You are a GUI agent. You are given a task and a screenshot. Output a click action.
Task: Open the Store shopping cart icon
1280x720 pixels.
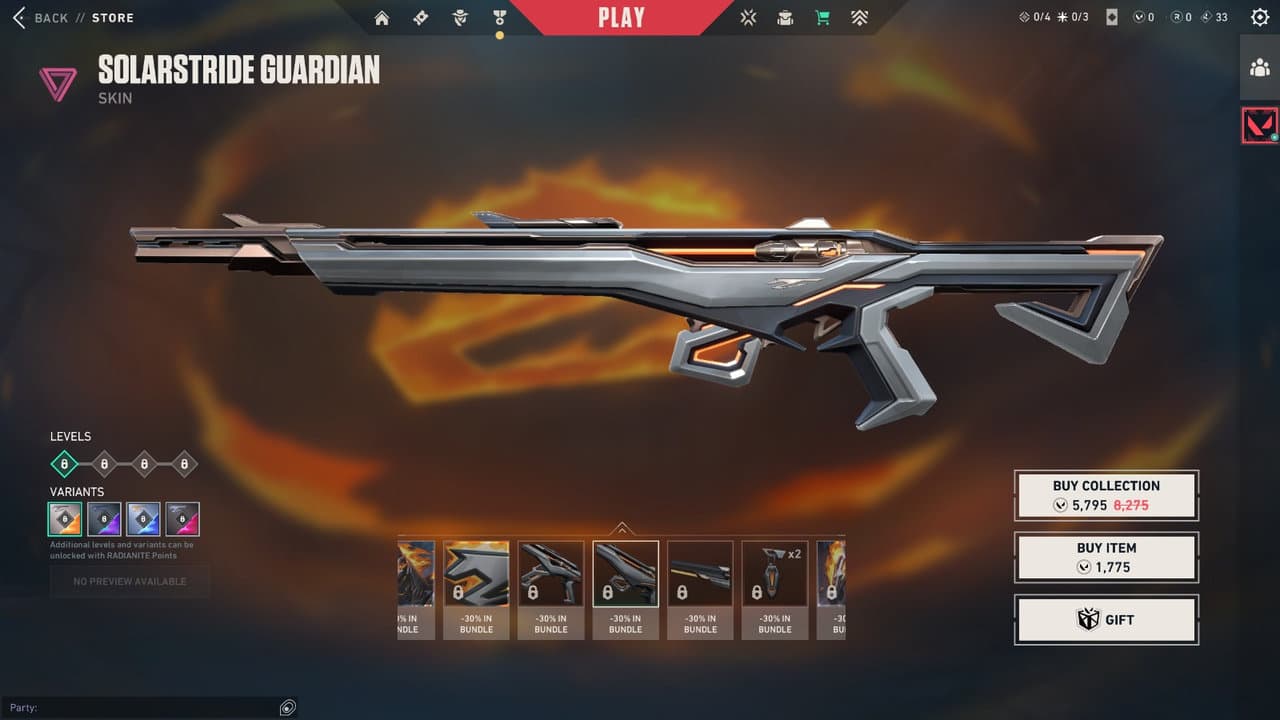pos(822,17)
